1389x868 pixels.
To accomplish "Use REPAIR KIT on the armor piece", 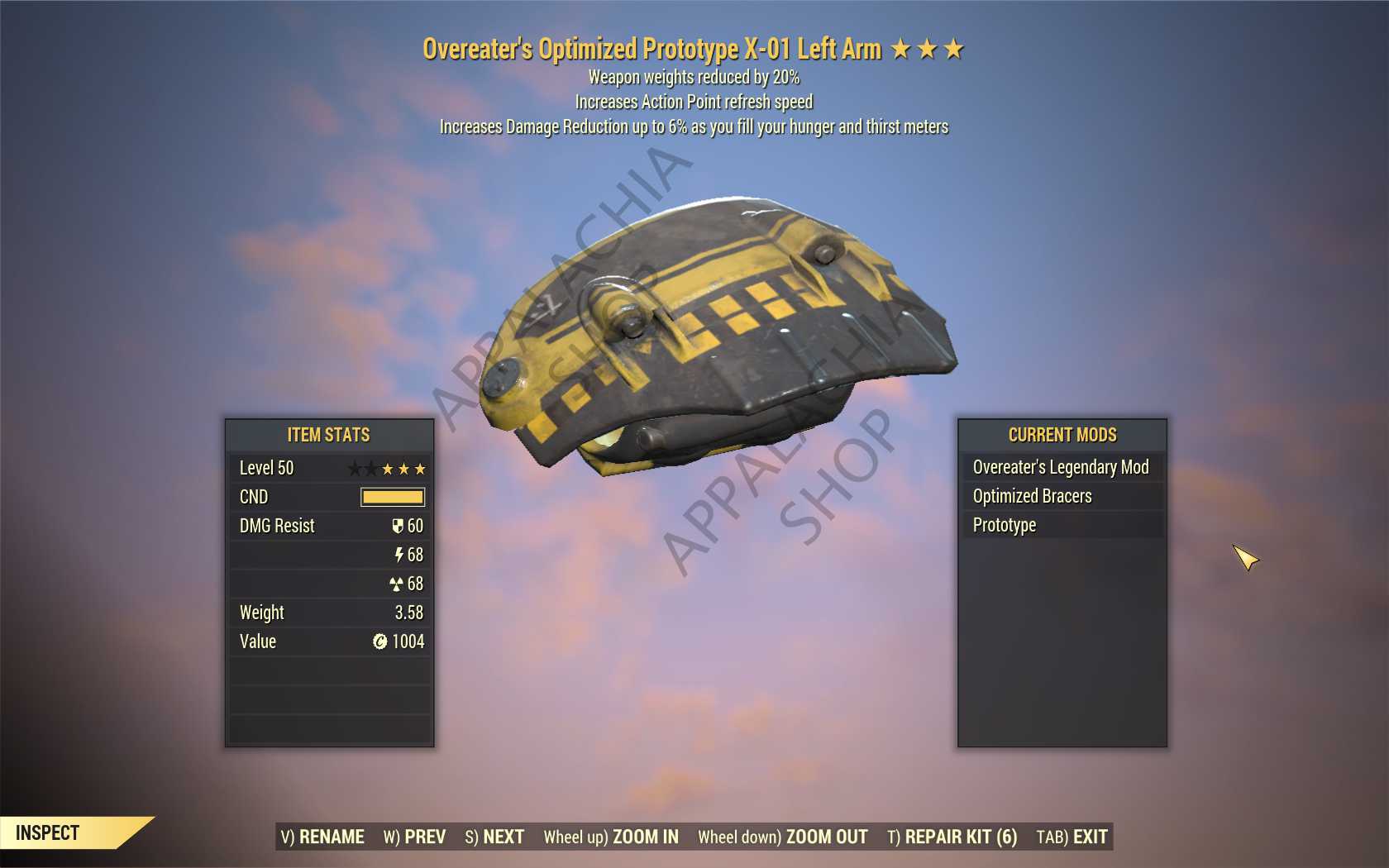I will tap(952, 837).
